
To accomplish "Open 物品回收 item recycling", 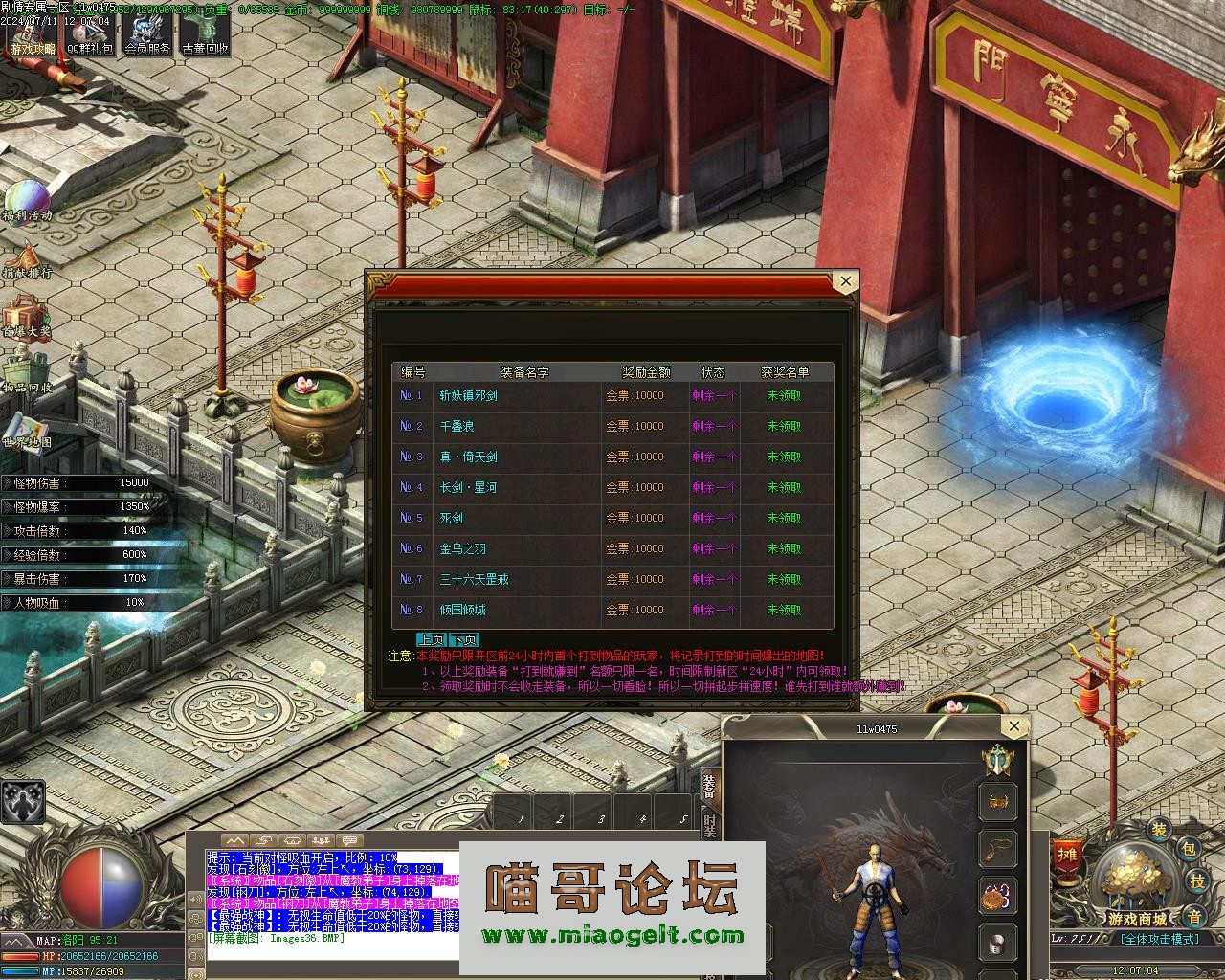I will (27, 375).
